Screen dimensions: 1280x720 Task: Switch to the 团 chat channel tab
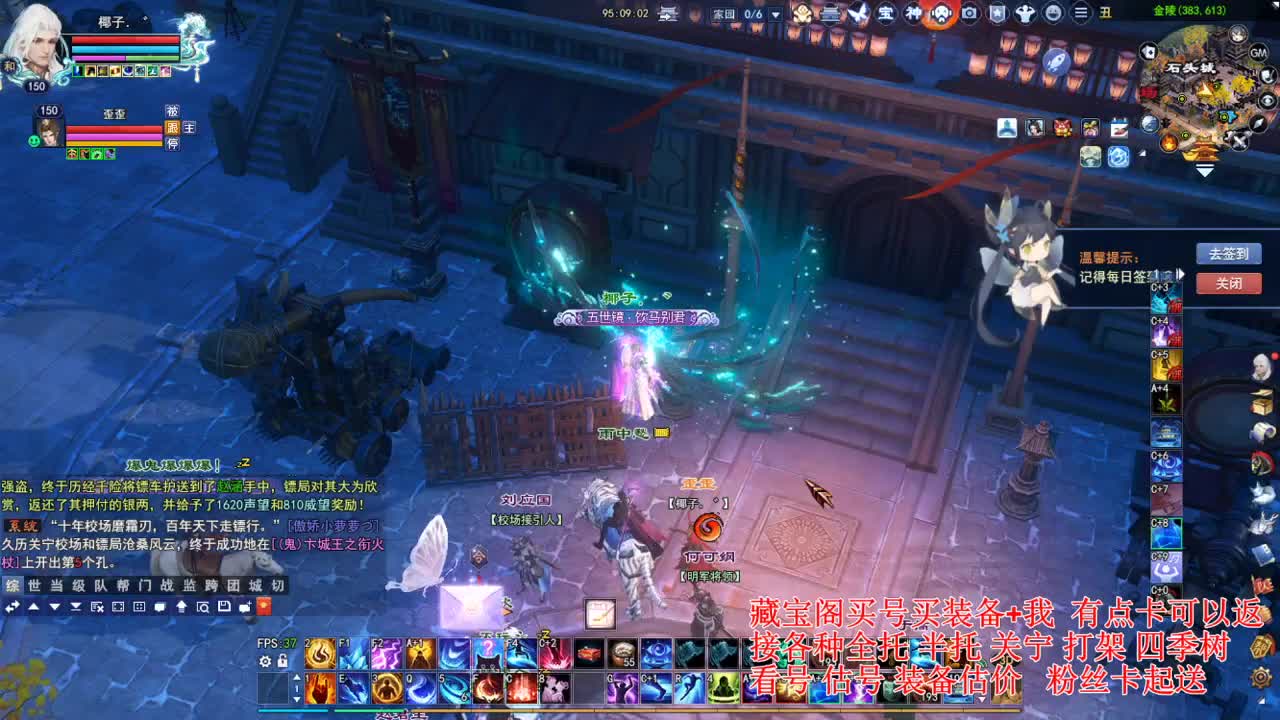pyautogui.click(x=232, y=585)
